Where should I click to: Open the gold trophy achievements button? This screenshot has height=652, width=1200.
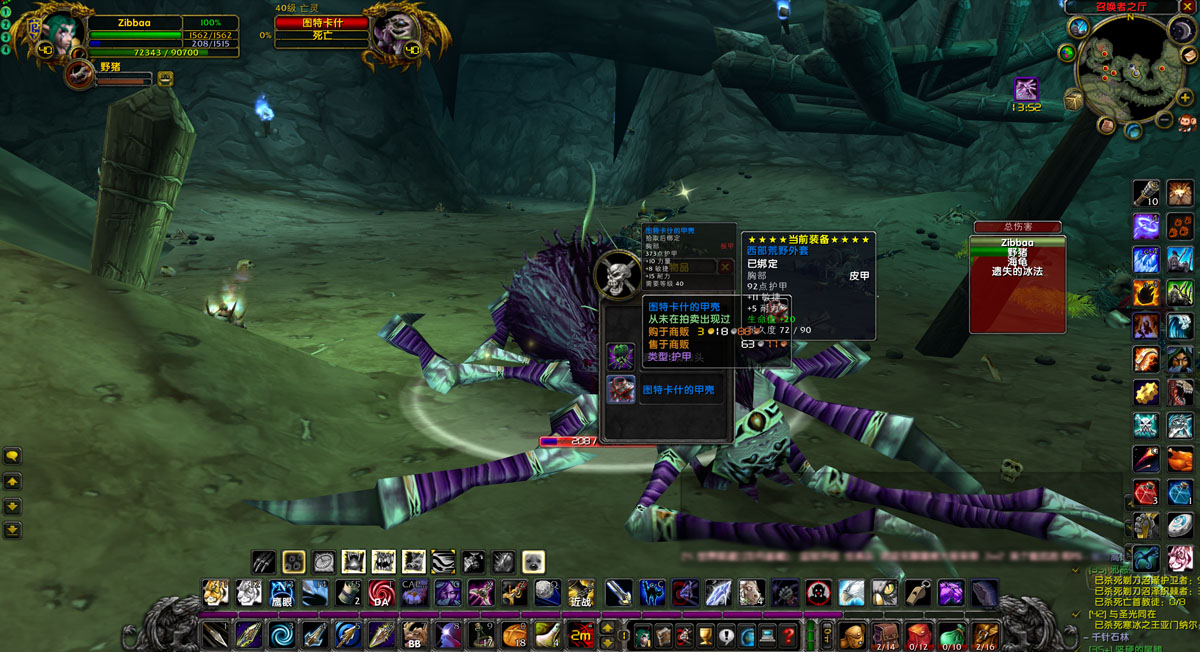pyautogui.click(x=705, y=634)
